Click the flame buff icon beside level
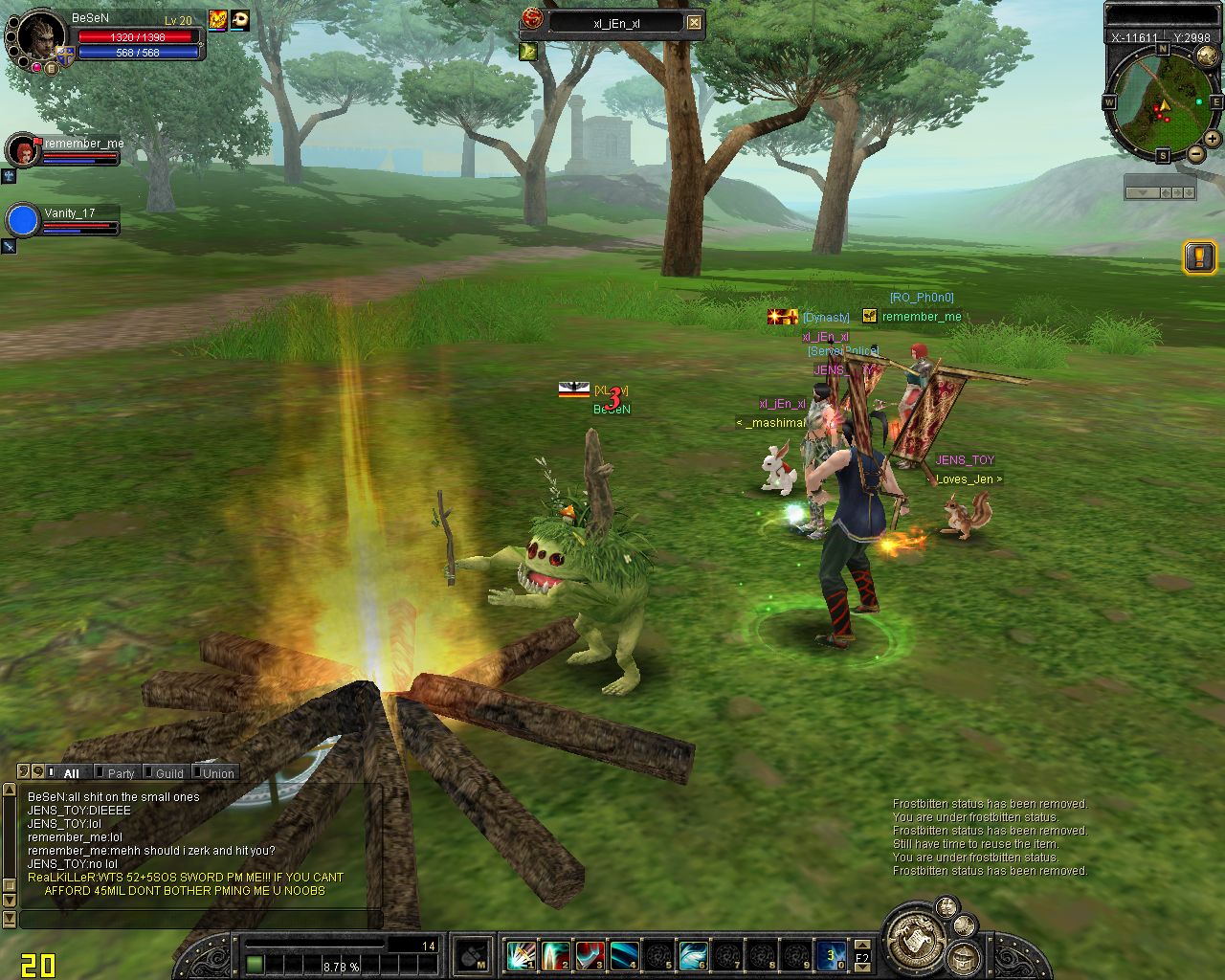1225x980 pixels. (218, 20)
